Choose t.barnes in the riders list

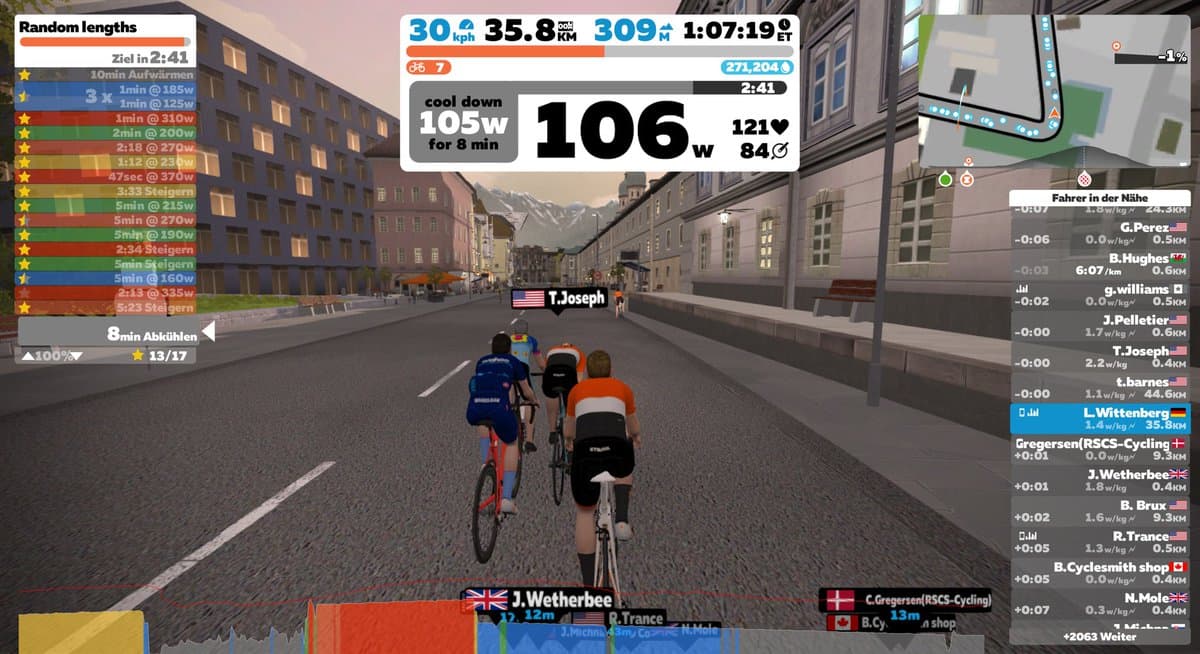point(1098,388)
